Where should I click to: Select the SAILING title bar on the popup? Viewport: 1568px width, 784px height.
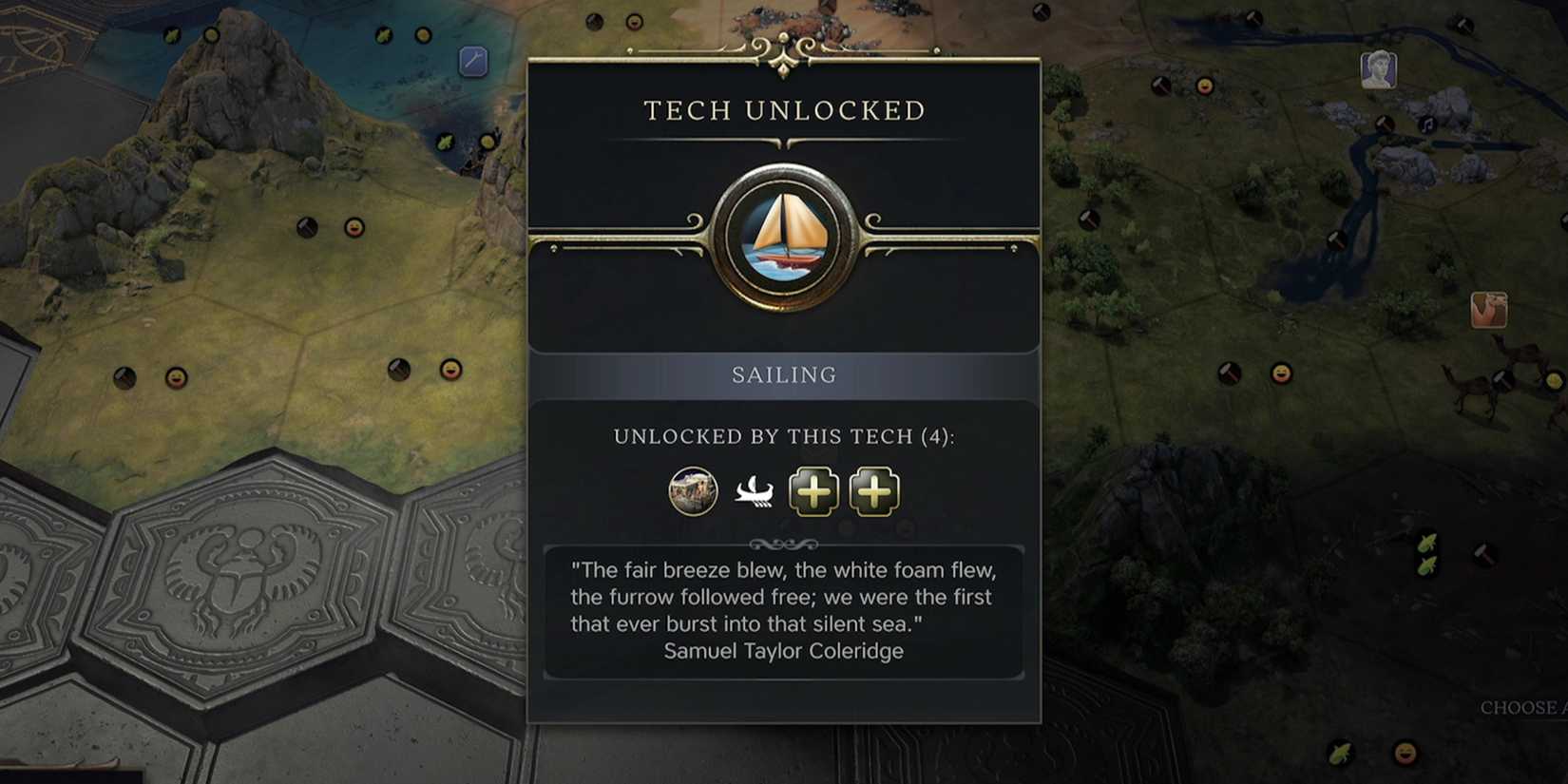coord(783,373)
